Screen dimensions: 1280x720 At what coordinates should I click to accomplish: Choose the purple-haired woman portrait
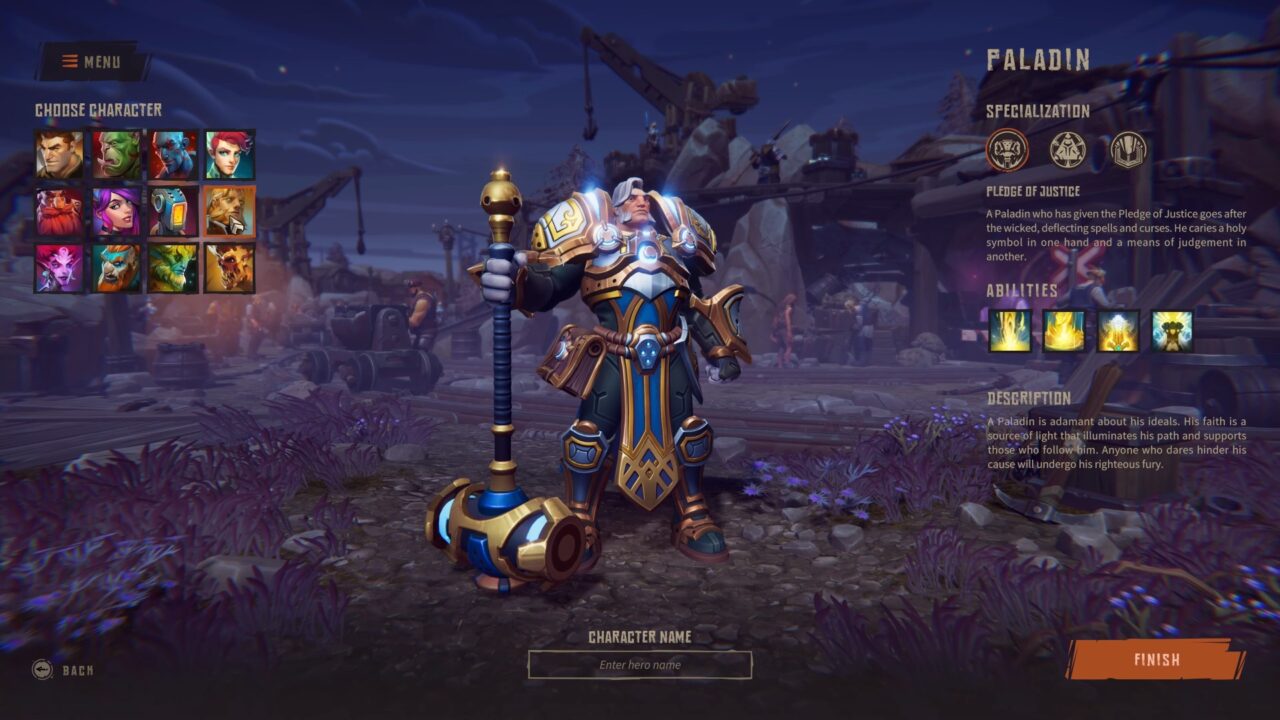click(116, 211)
